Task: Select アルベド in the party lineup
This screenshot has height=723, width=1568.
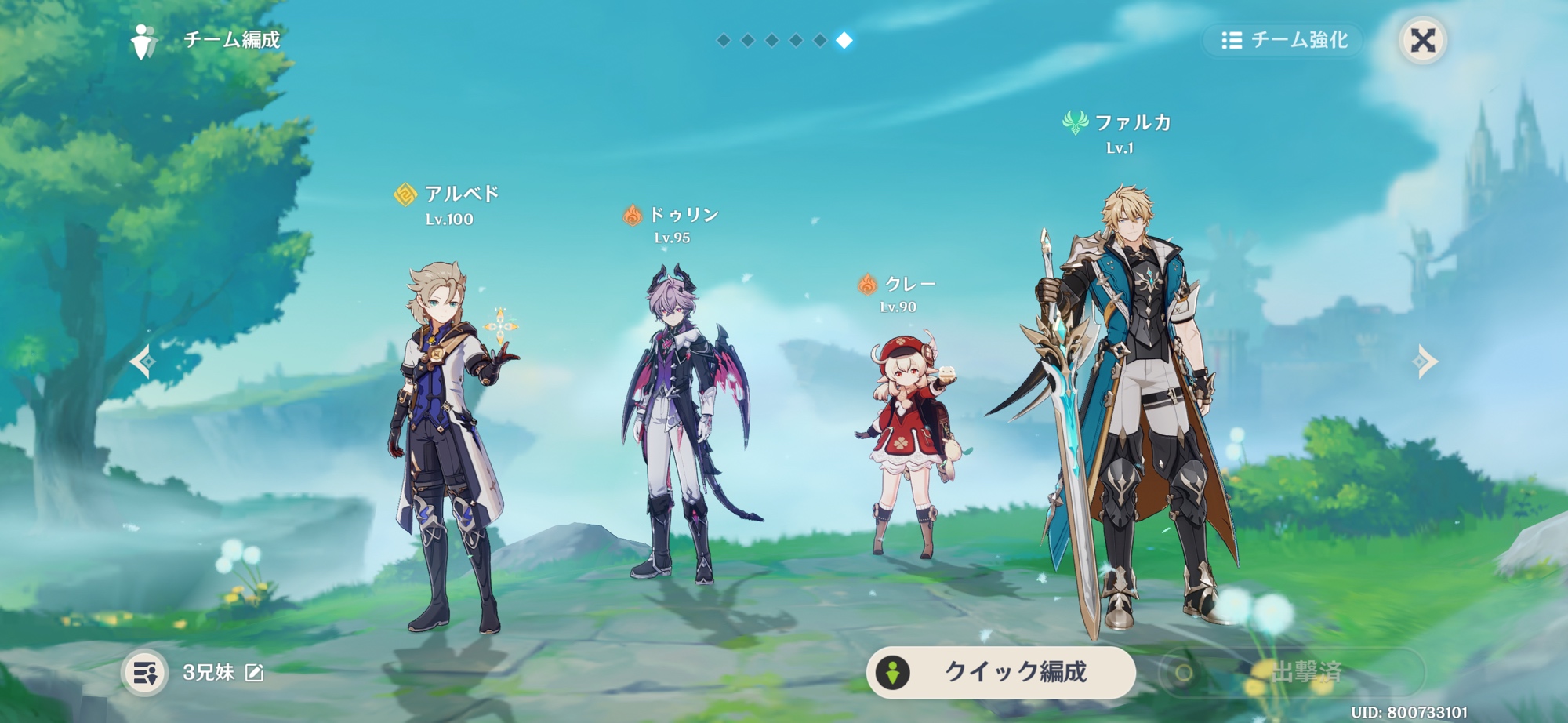Action: (448, 447)
